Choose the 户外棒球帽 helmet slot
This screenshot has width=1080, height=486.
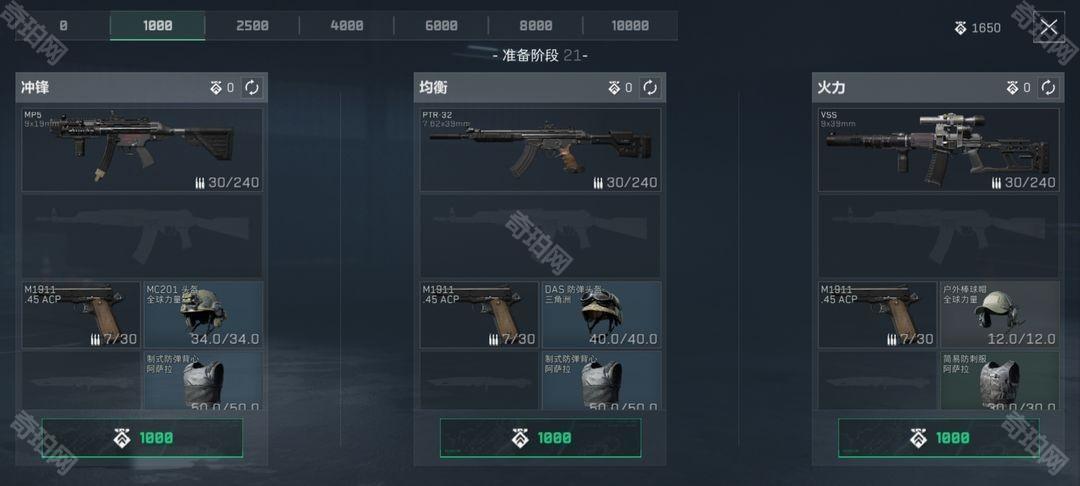point(999,314)
